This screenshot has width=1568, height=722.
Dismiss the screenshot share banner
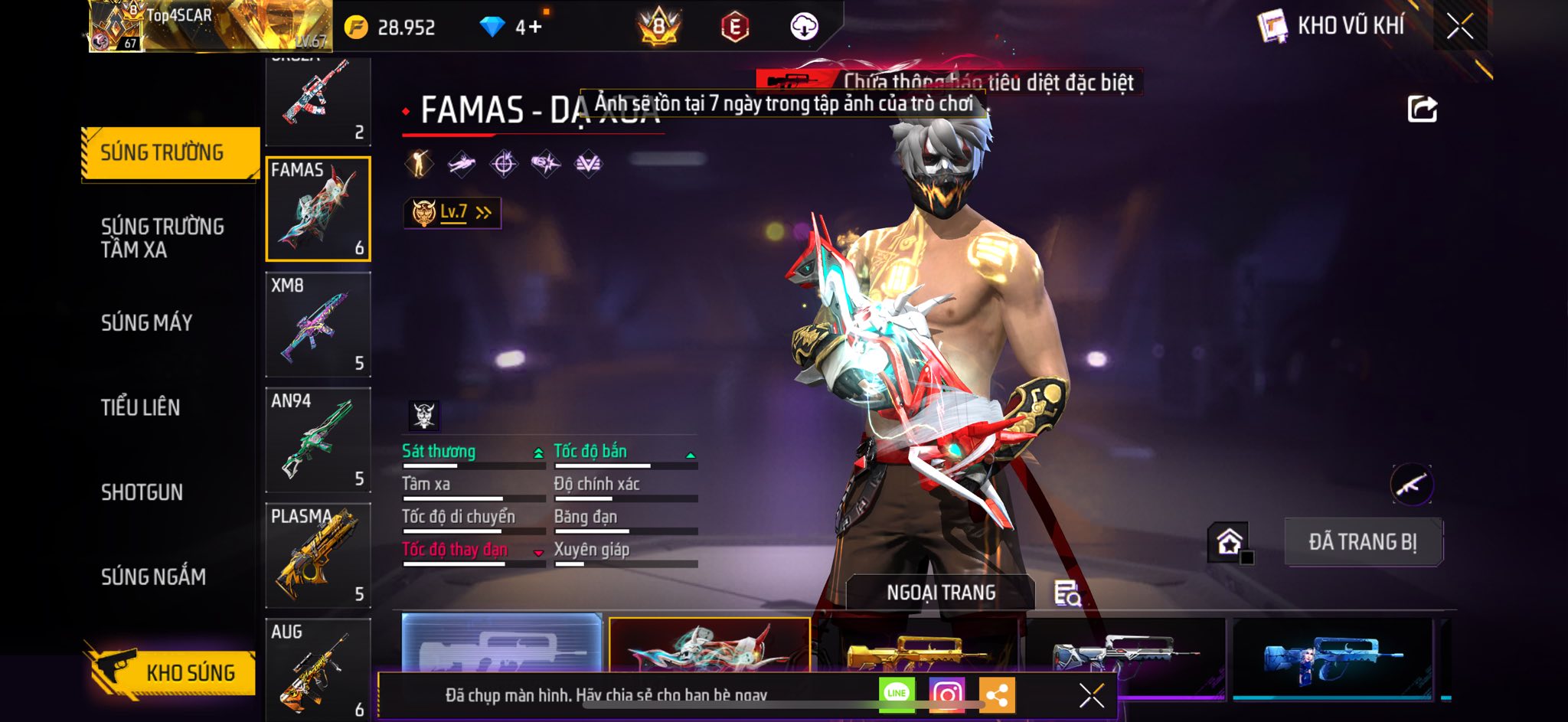tap(1091, 695)
